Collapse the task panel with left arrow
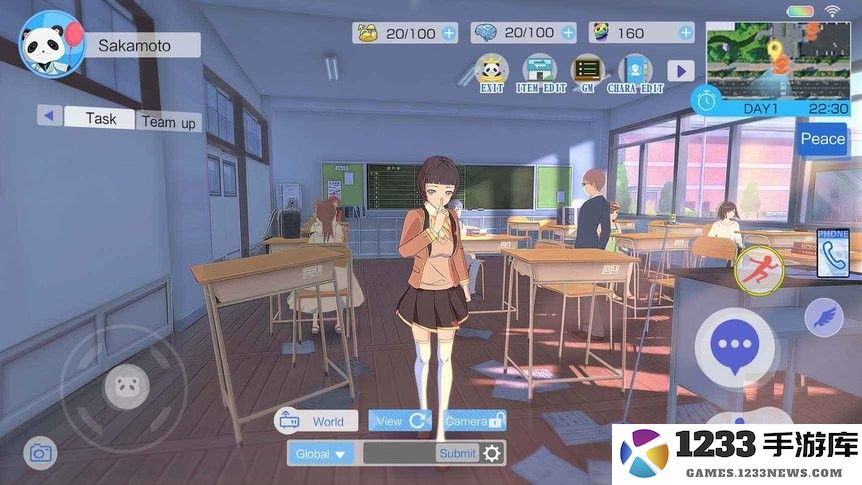The image size is (862, 485). coord(48,115)
